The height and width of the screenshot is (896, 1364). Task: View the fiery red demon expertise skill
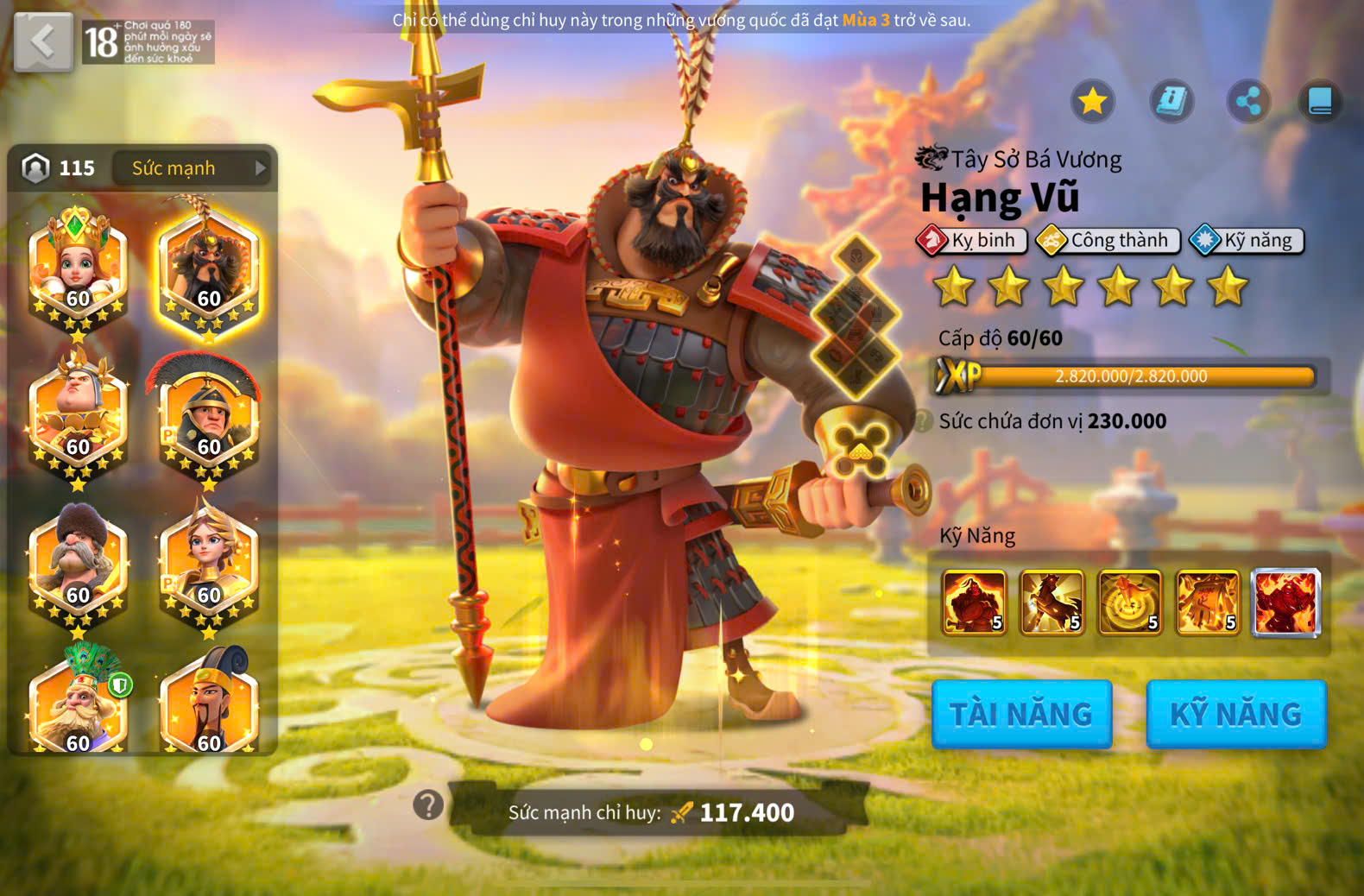(x=1285, y=602)
